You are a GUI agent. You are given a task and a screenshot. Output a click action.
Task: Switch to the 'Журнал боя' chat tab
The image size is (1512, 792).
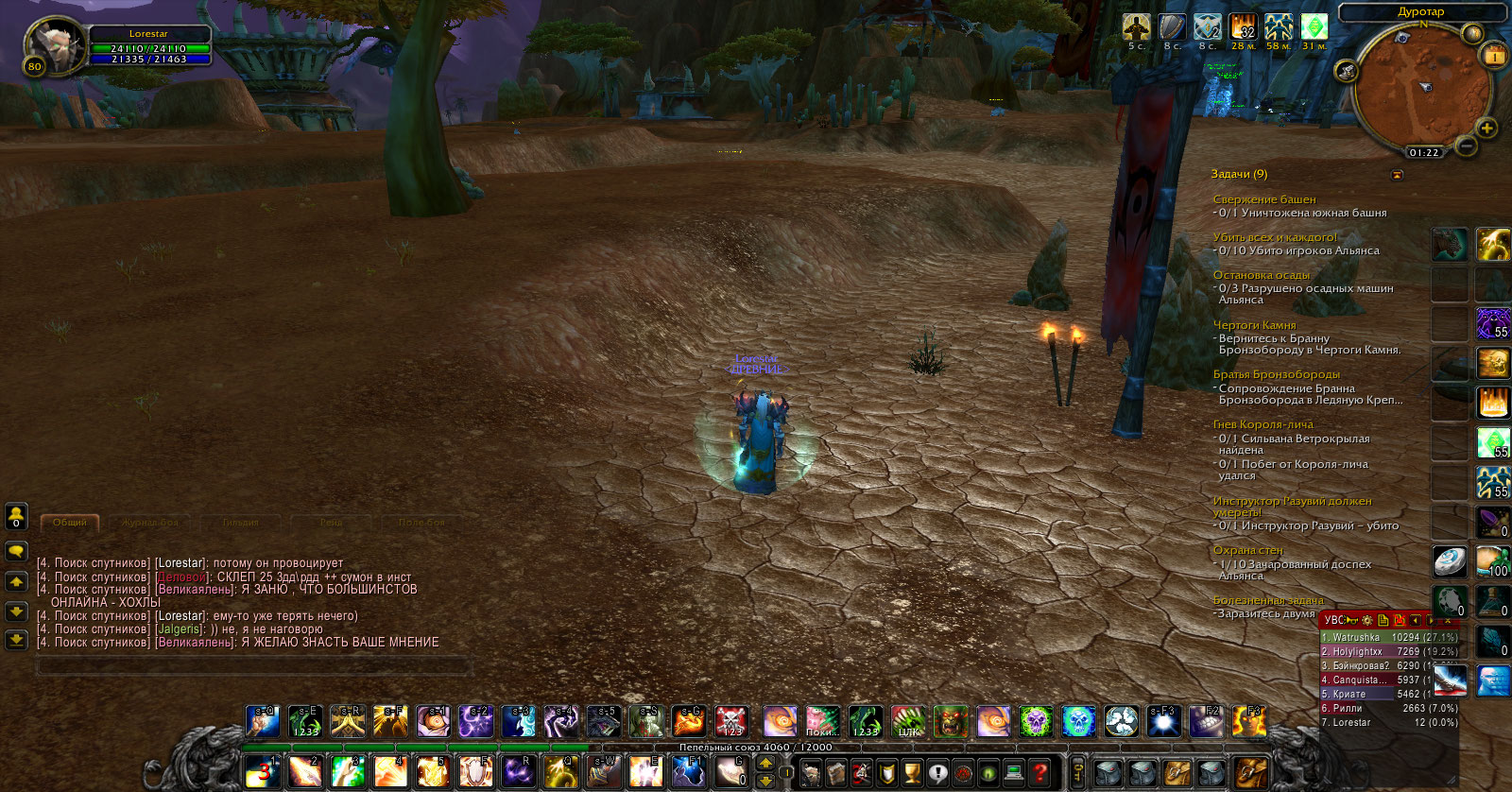150,523
